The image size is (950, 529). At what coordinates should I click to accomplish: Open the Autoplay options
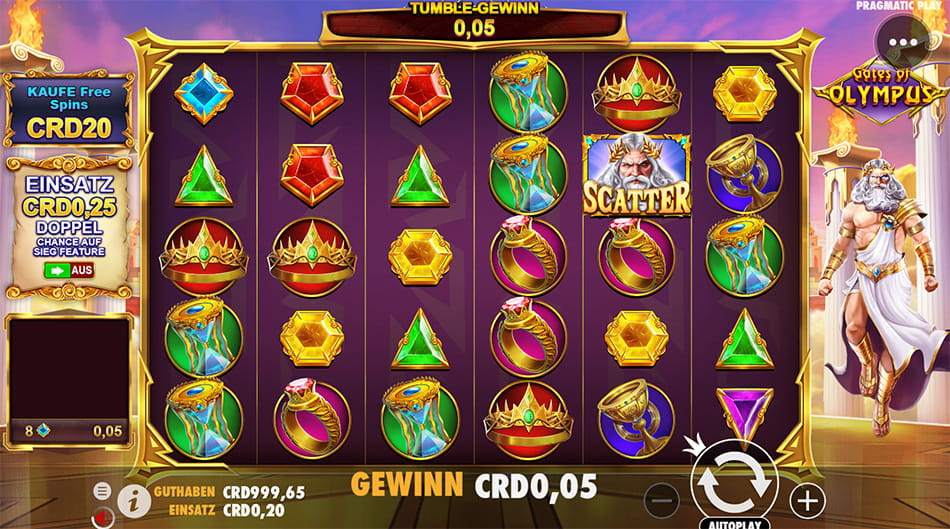(734, 523)
